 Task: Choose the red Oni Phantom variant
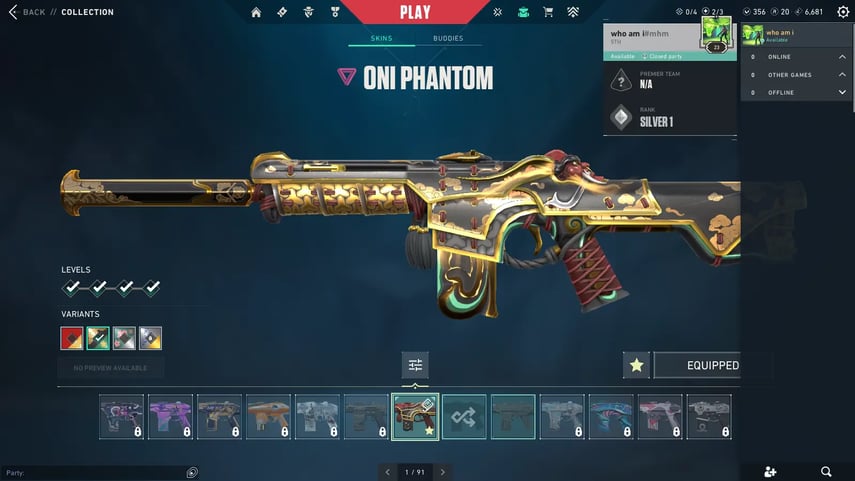pyautogui.click(x=72, y=338)
